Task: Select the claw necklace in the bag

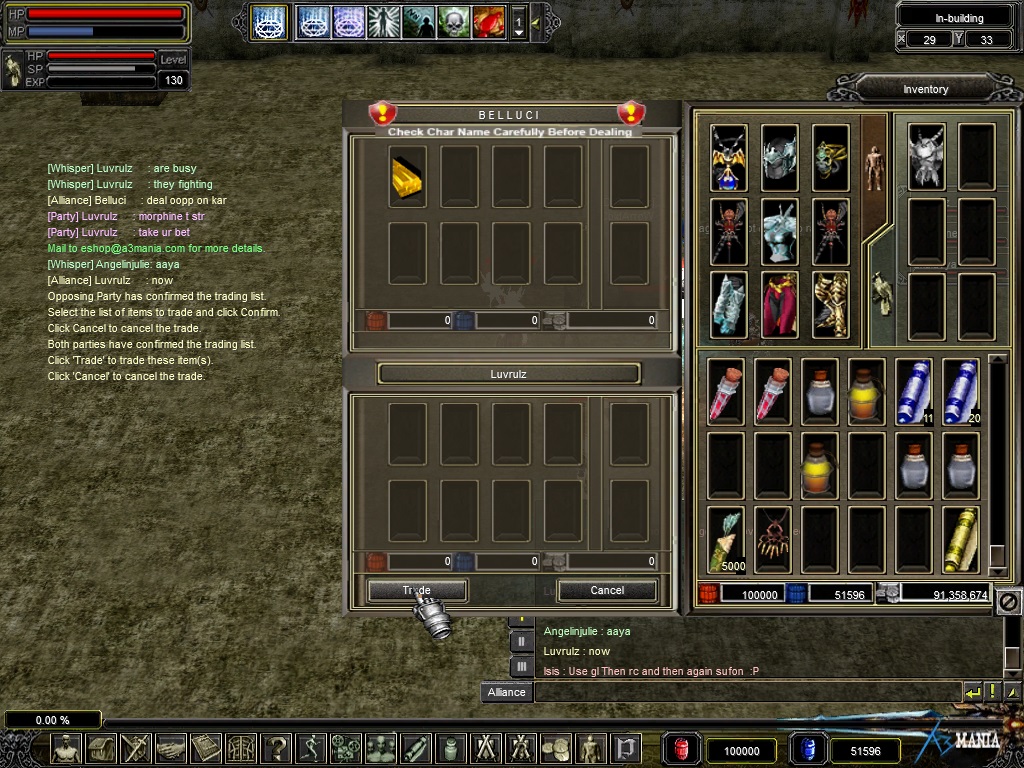Action: pos(774,540)
